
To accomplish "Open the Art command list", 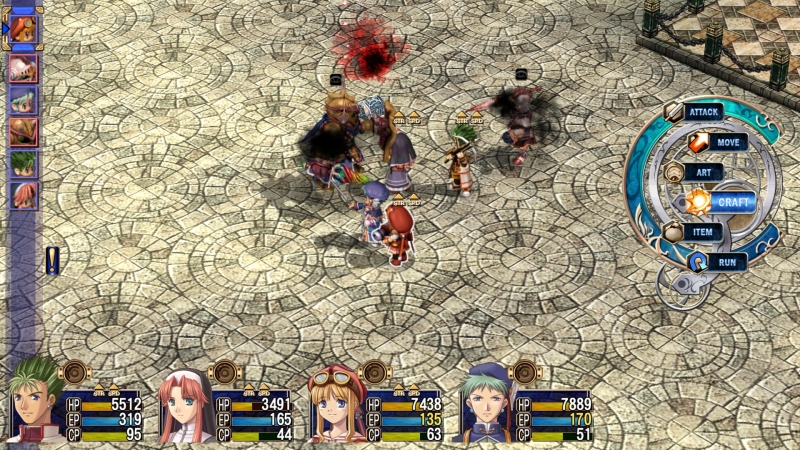I will click(703, 172).
